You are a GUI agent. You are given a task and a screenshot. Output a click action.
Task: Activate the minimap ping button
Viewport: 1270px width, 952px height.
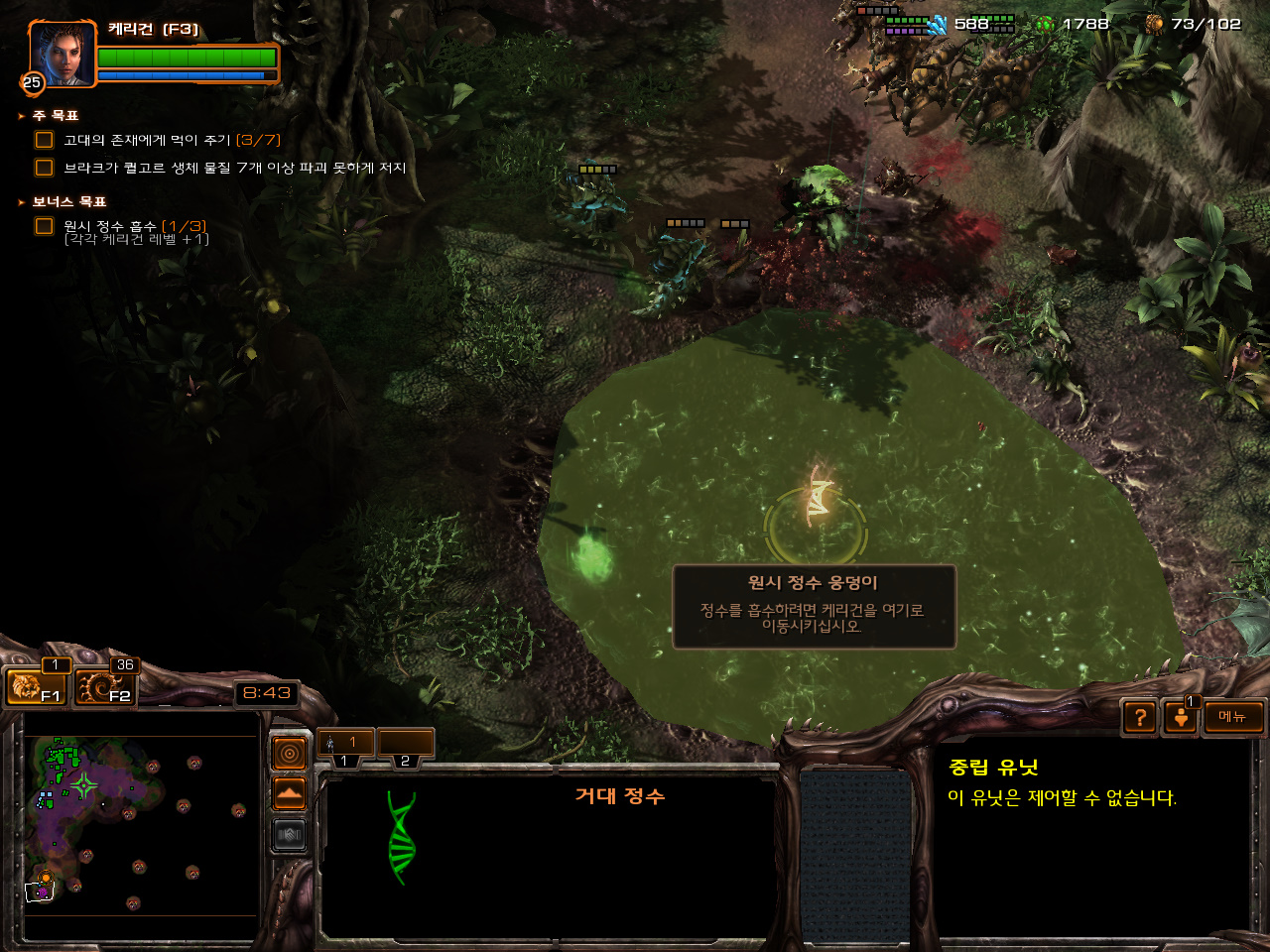pos(289,755)
